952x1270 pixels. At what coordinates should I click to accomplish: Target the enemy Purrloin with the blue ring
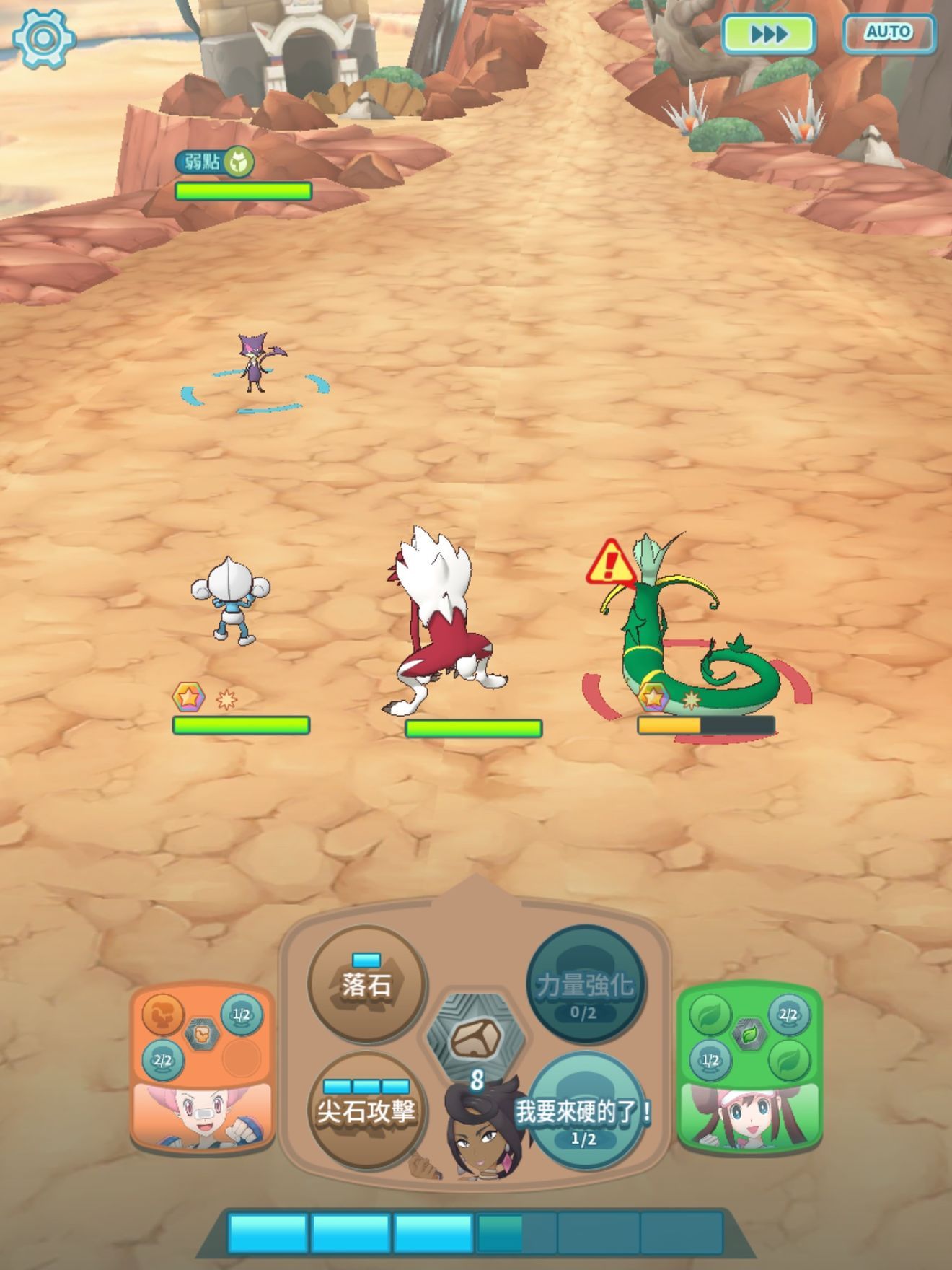click(252, 365)
